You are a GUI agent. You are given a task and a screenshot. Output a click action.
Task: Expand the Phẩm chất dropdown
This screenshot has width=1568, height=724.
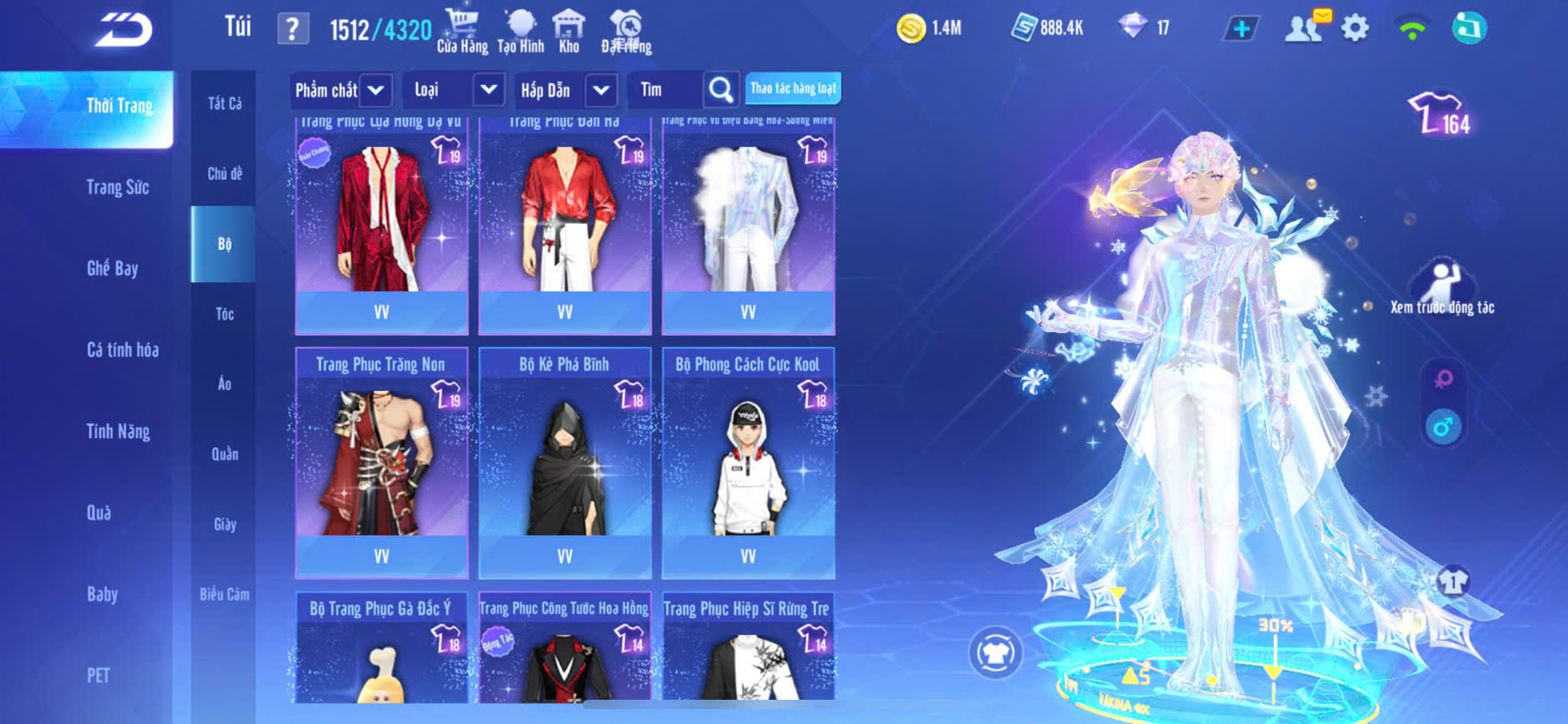point(376,90)
